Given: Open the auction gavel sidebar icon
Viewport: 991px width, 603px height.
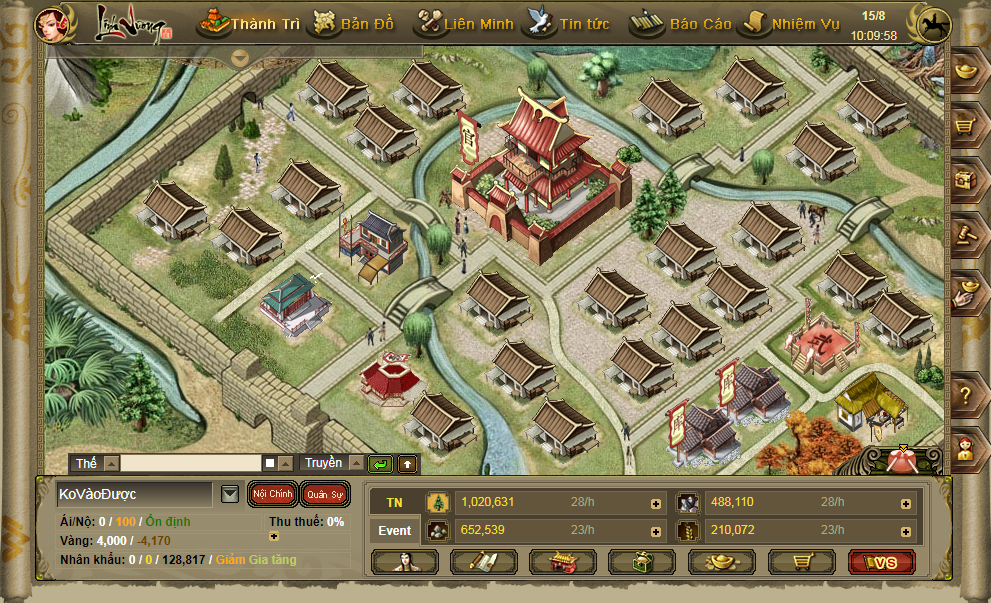Looking at the screenshot, I should (965, 235).
